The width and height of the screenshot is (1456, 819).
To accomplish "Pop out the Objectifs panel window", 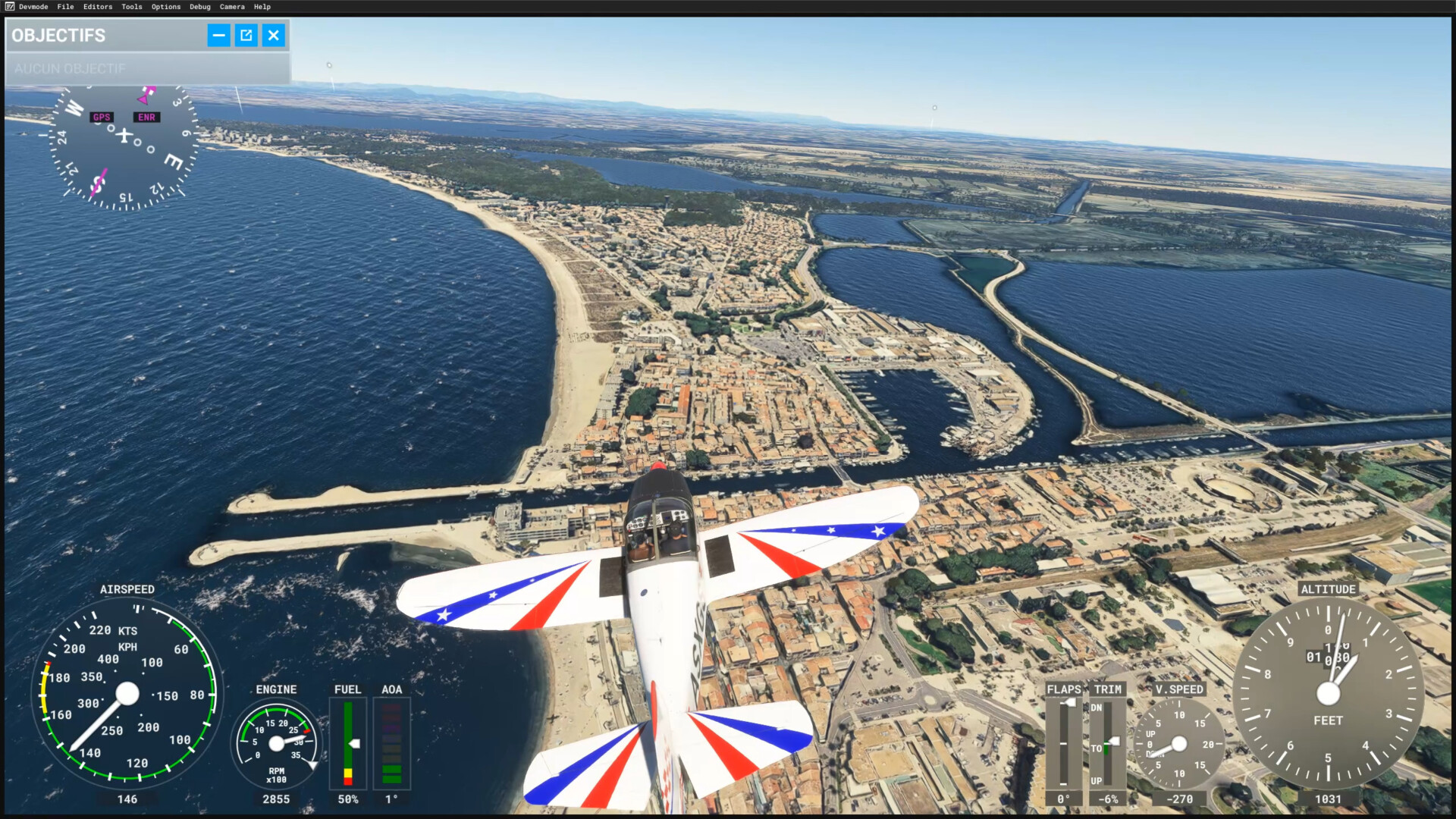I will [246, 35].
